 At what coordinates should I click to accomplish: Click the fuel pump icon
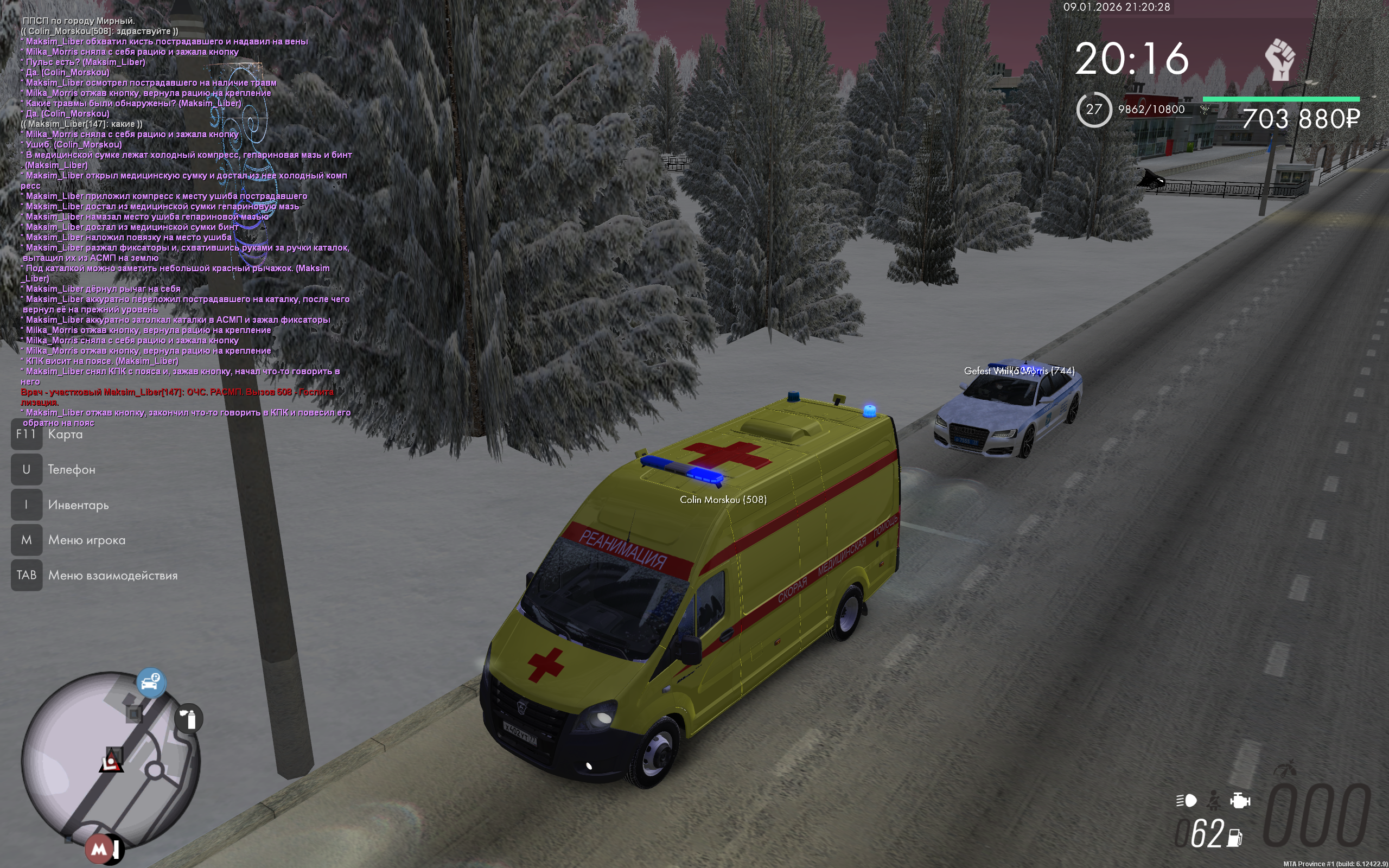tap(1234, 838)
